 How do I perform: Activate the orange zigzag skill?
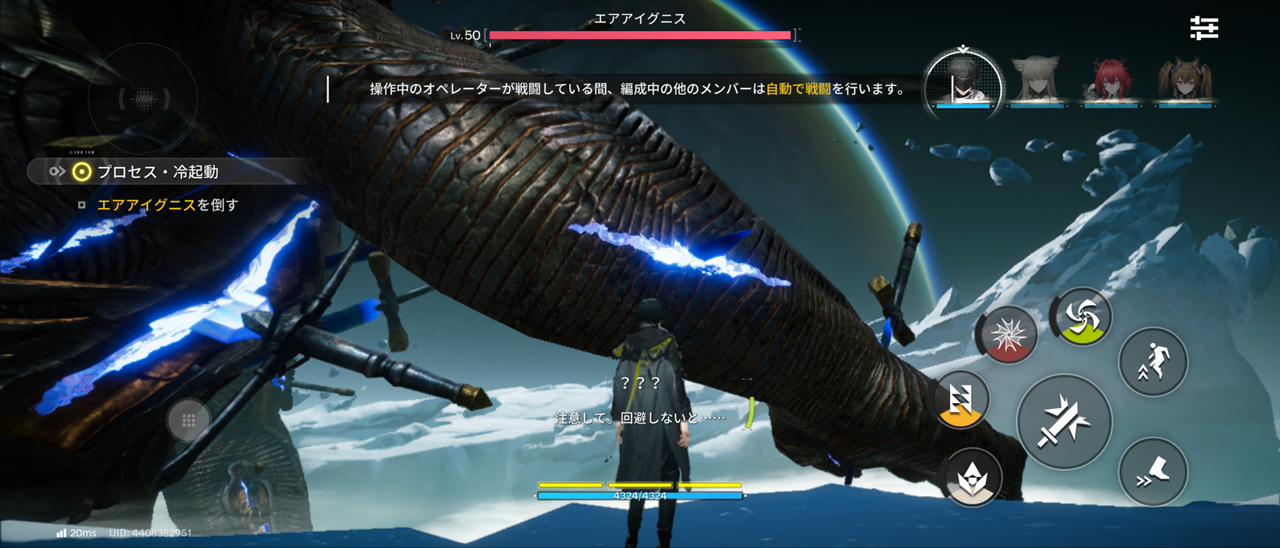point(961,400)
